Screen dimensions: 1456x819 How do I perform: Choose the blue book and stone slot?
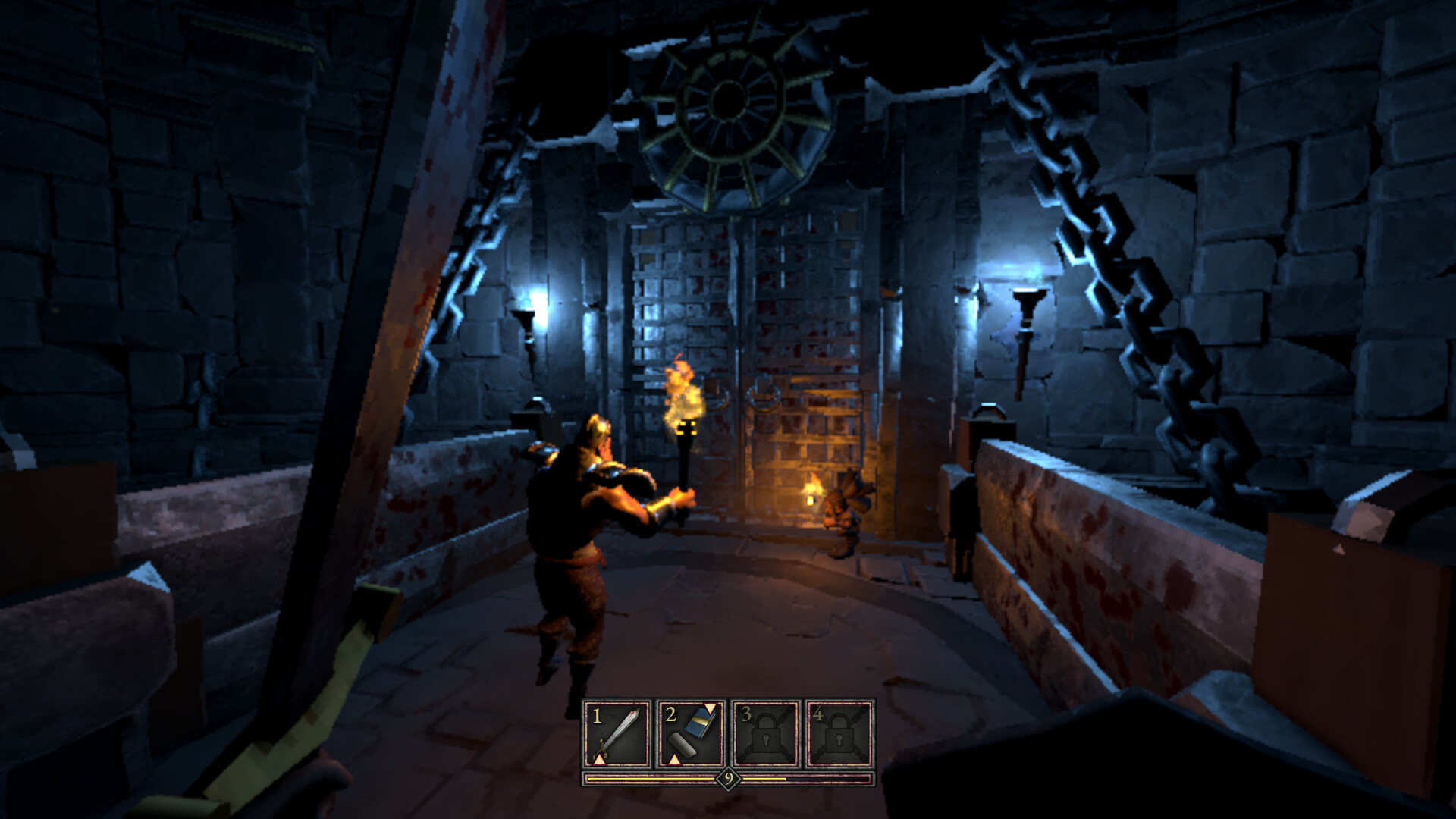[x=691, y=734]
